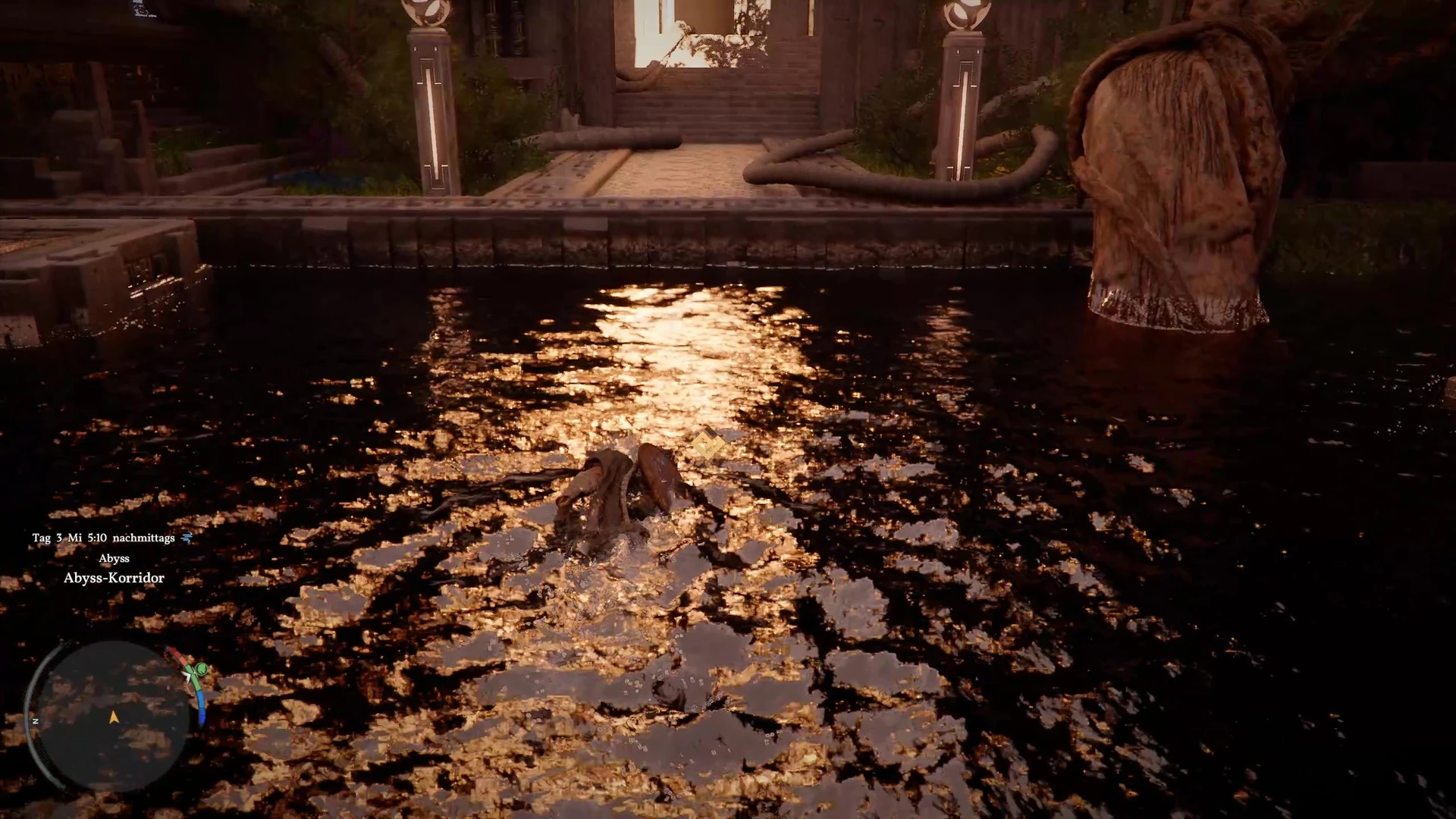Click the green temperature gauge icon
Viewport: 1456px width, 819px height.
coord(200,670)
